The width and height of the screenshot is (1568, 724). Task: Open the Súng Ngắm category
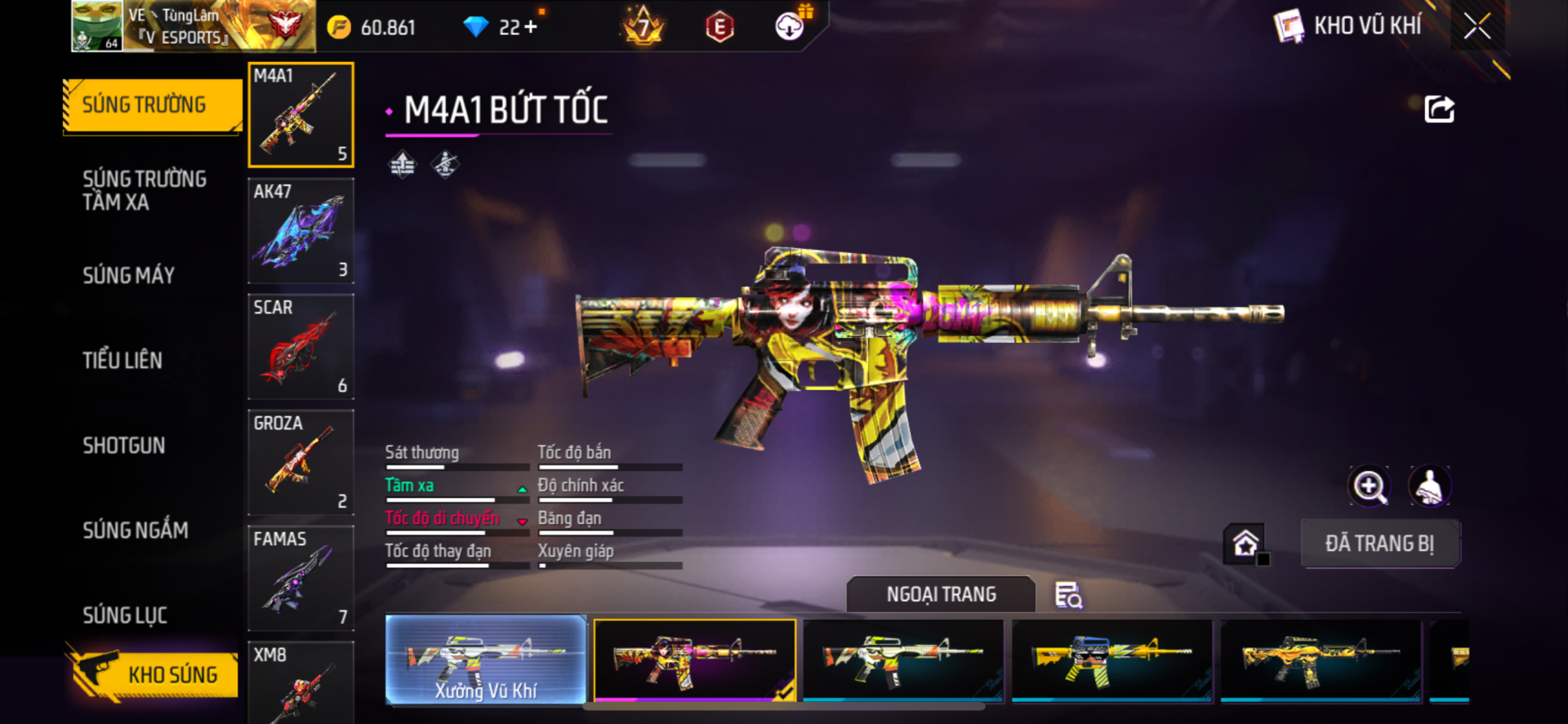(x=136, y=530)
